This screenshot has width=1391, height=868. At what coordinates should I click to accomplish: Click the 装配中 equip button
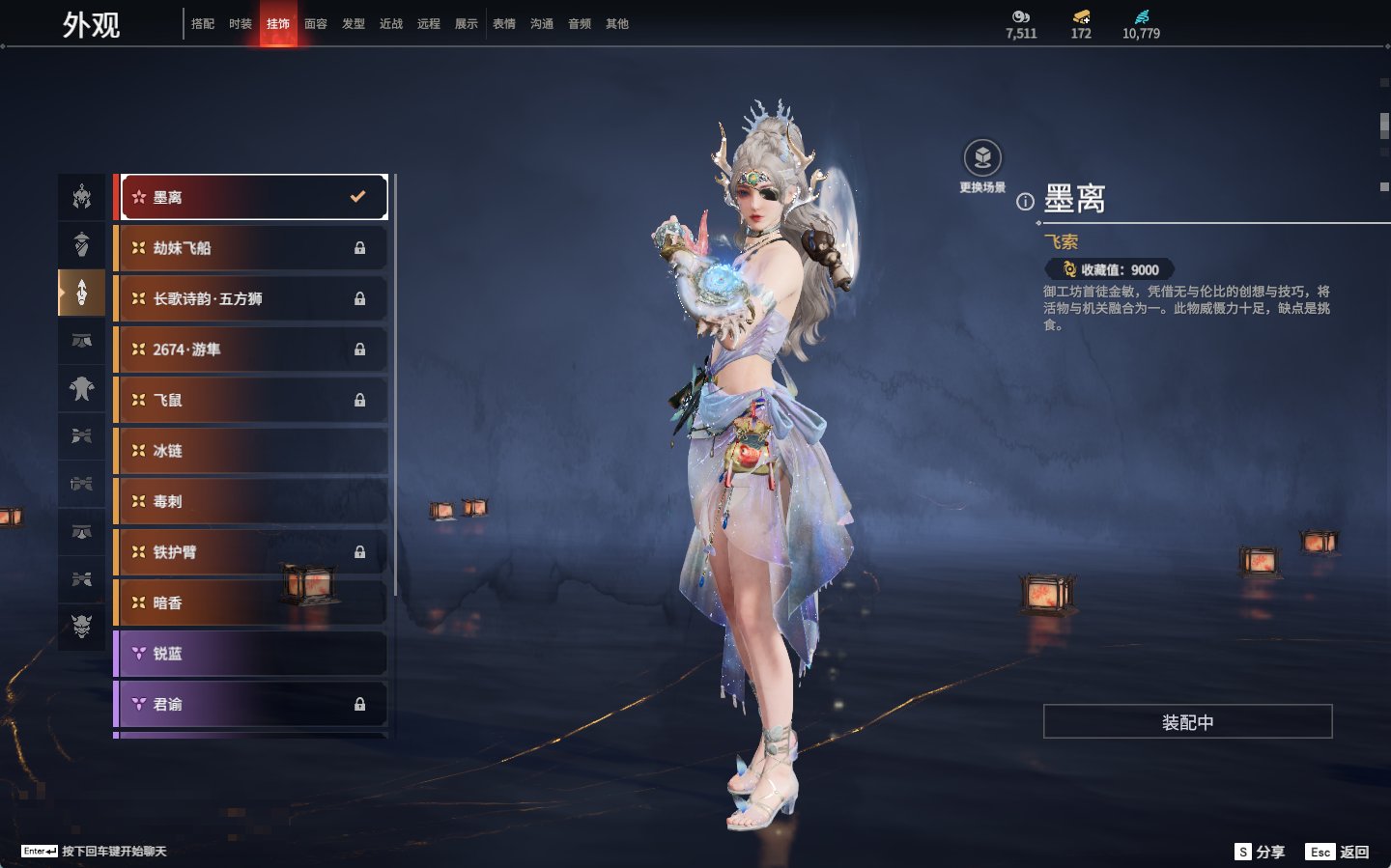click(1187, 721)
